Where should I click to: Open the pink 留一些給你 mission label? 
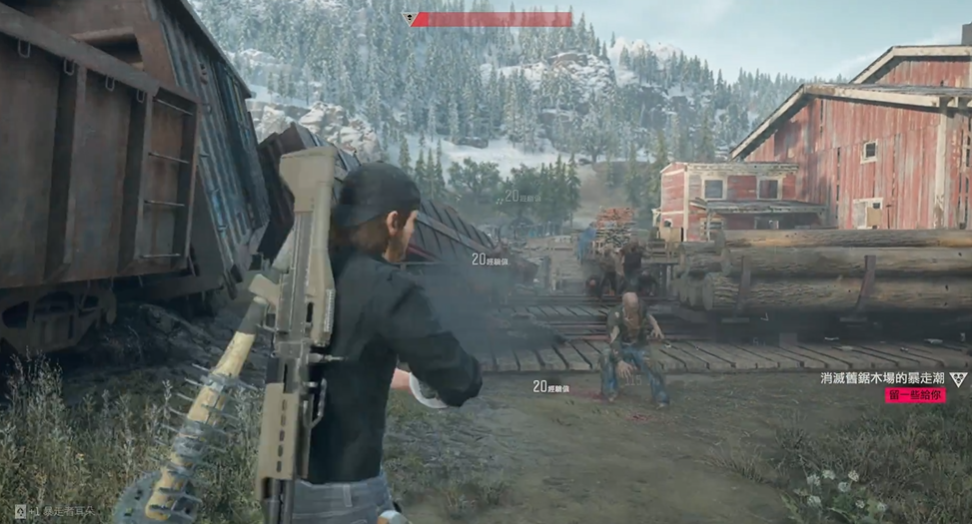coord(914,395)
